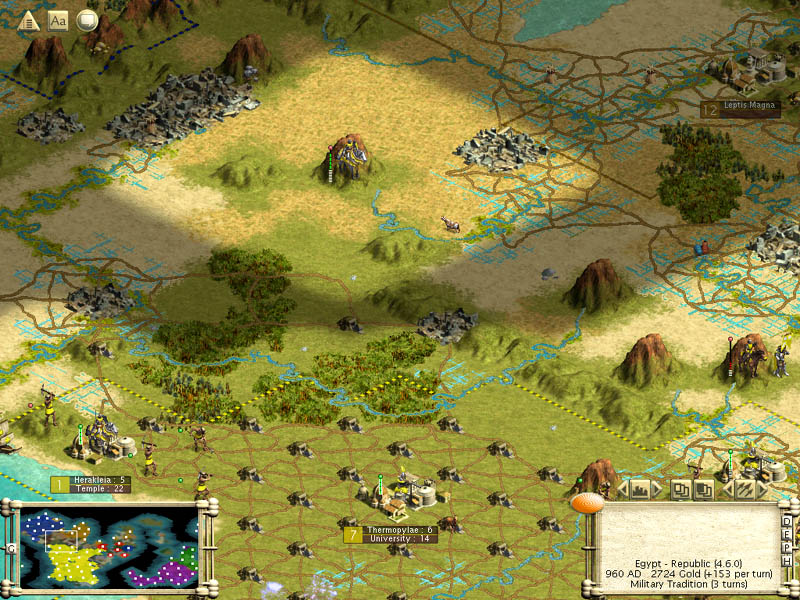Screen dimensions: 800x600
Task: Open Thermopylae city from its name label
Action: (x=400, y=530)
